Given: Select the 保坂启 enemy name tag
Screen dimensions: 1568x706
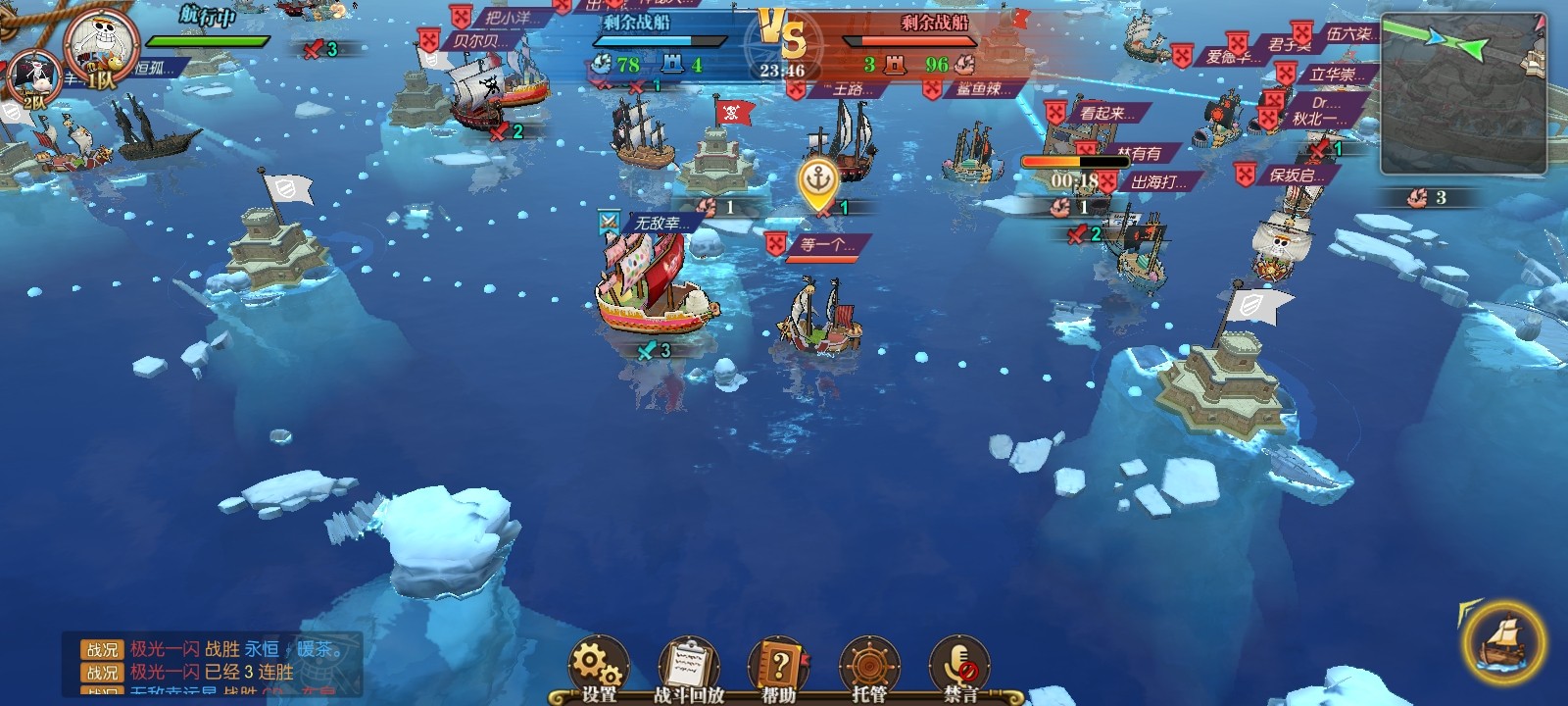Looking at the screenshot, I should tap(1294, 175).
